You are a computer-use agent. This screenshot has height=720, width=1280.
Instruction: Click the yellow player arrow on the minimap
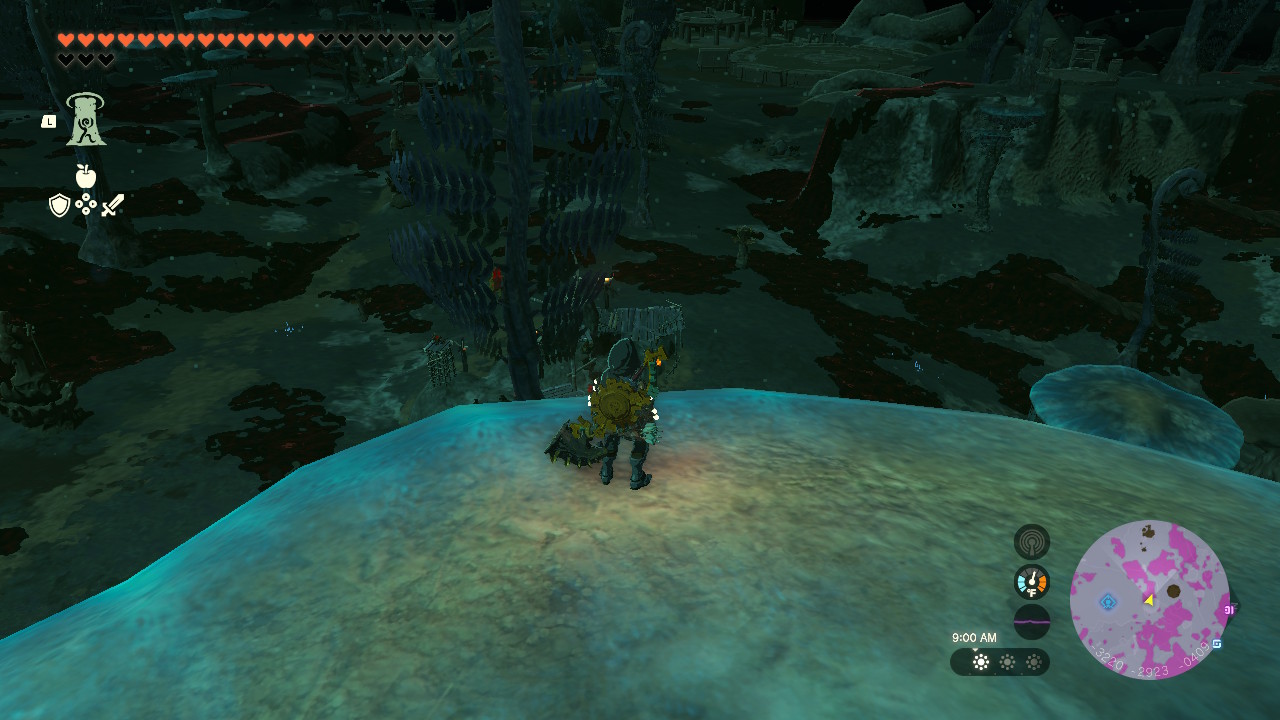[1149, 601]
